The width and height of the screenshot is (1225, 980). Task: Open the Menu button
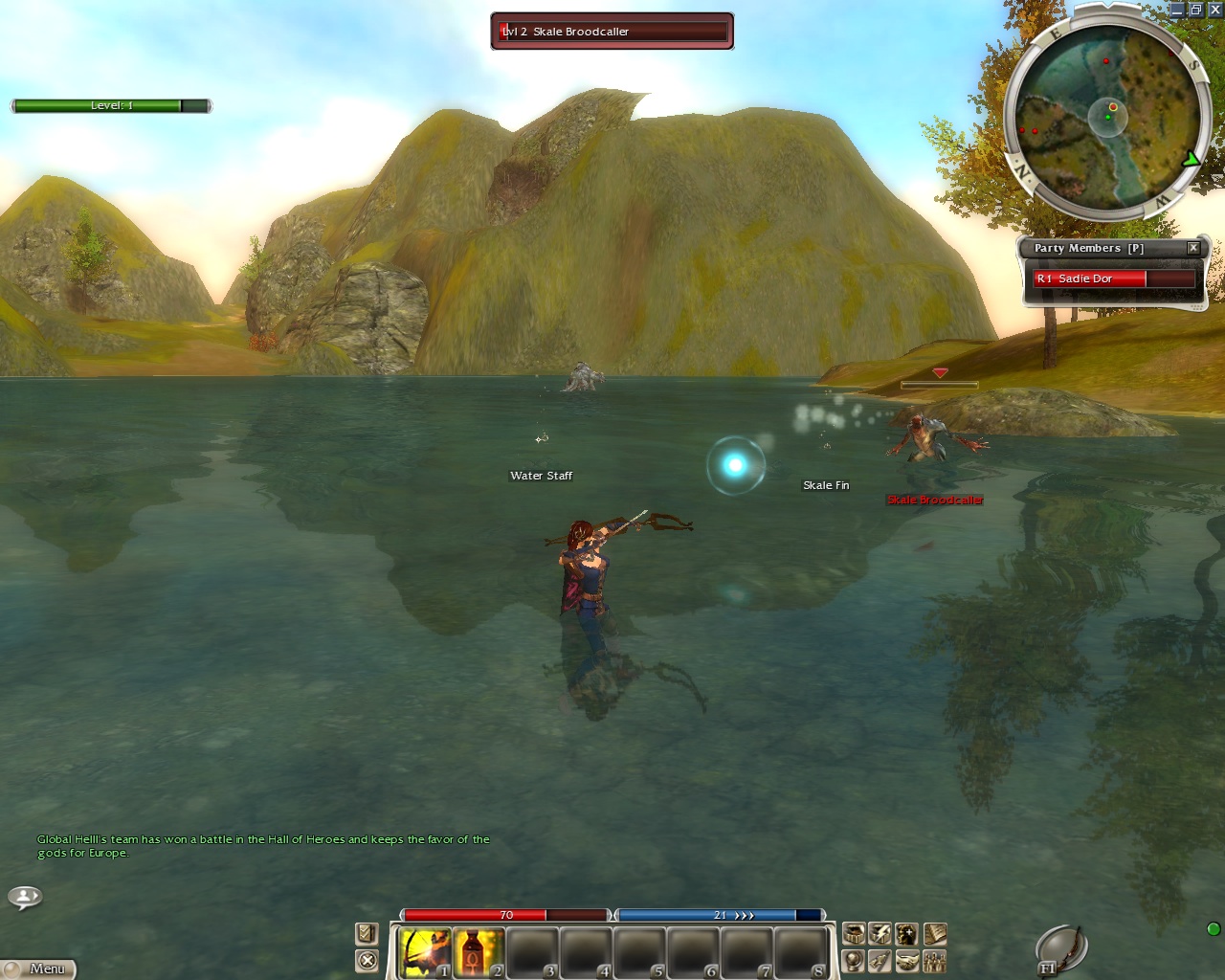(x=38, y=969)
